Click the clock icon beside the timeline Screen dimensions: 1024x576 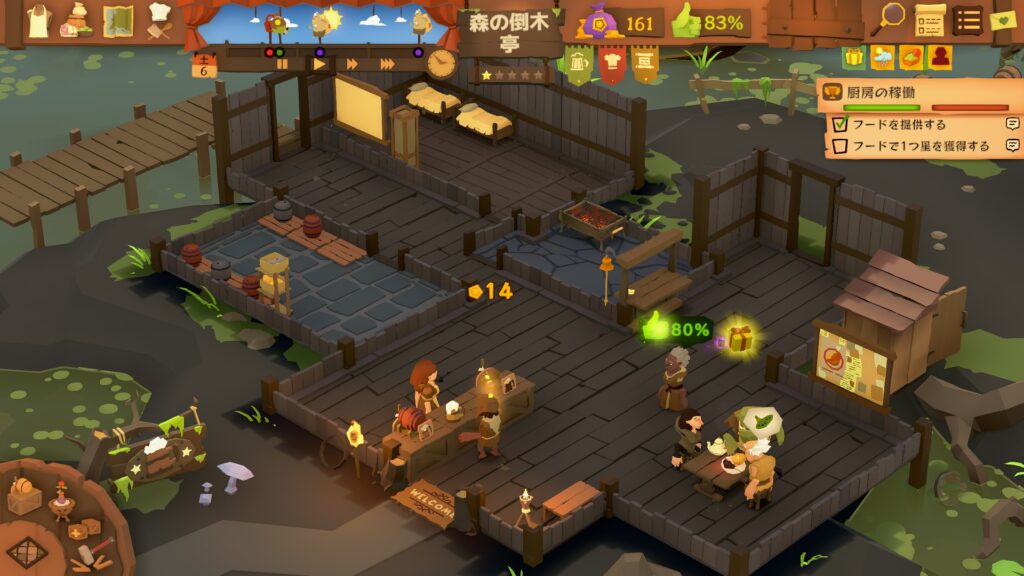coord(441,63)
